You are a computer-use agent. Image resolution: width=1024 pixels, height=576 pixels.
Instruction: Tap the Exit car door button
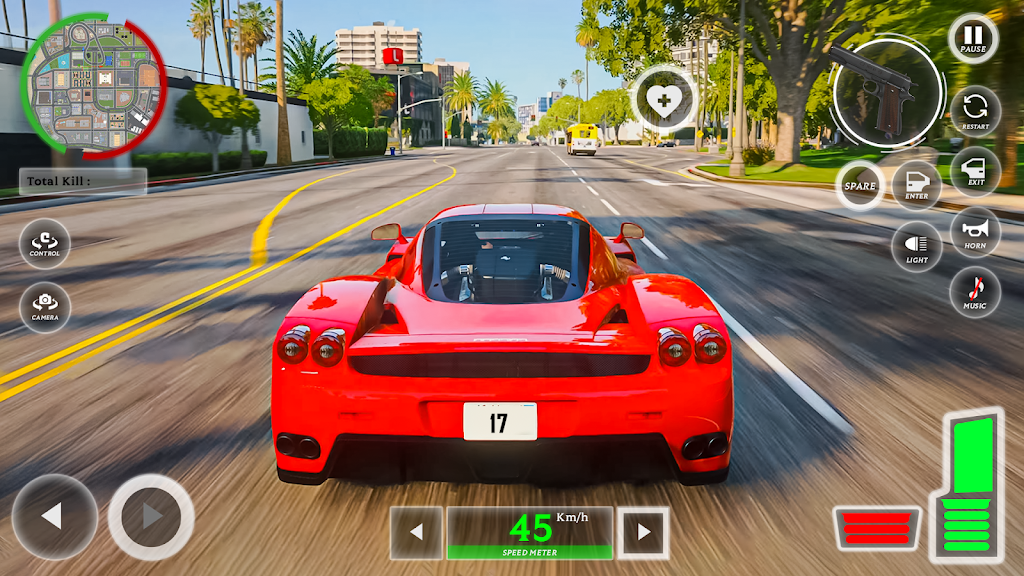pos(975,170)
